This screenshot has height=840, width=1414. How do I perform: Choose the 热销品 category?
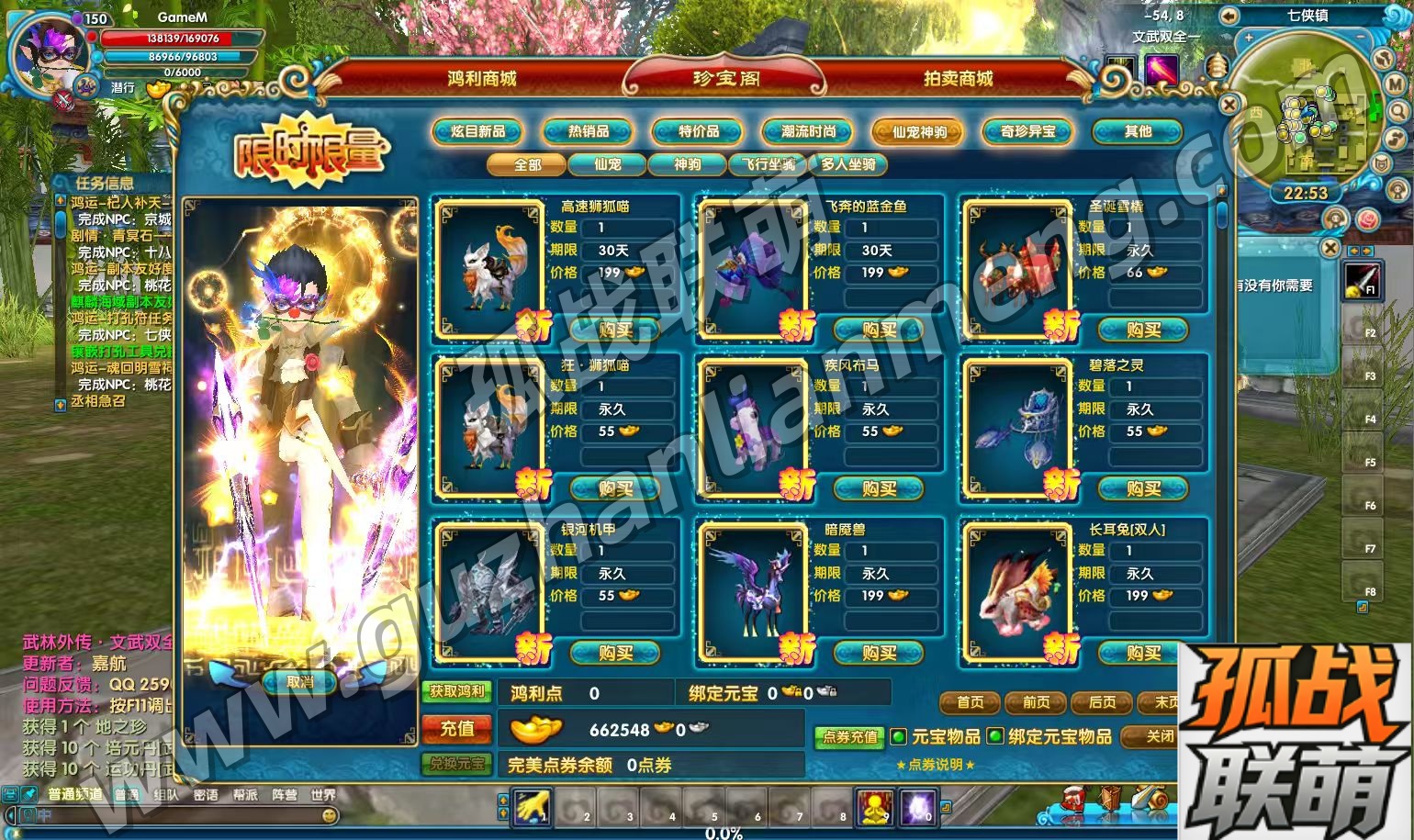[588, 132]
